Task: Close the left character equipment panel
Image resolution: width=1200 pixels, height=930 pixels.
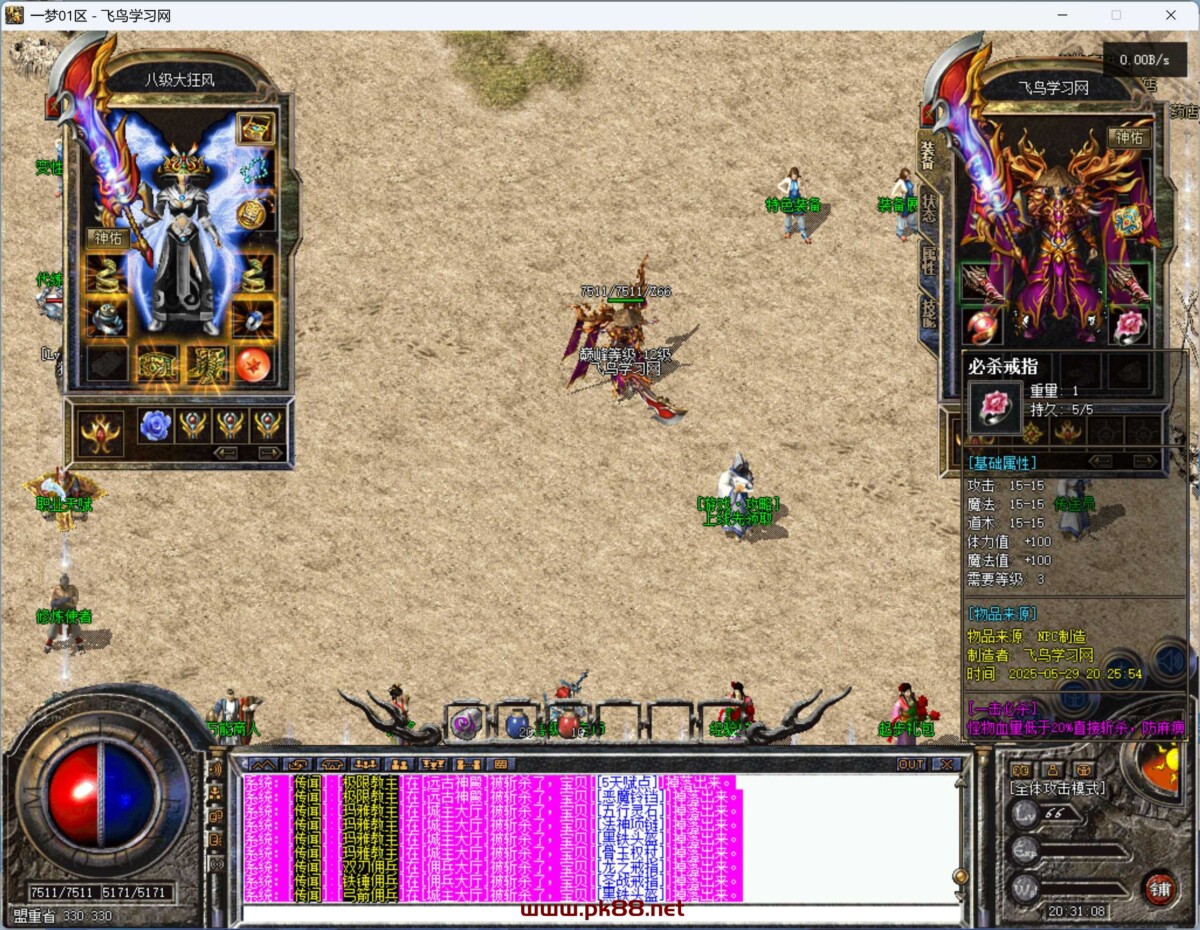Action: pos(54,106)
